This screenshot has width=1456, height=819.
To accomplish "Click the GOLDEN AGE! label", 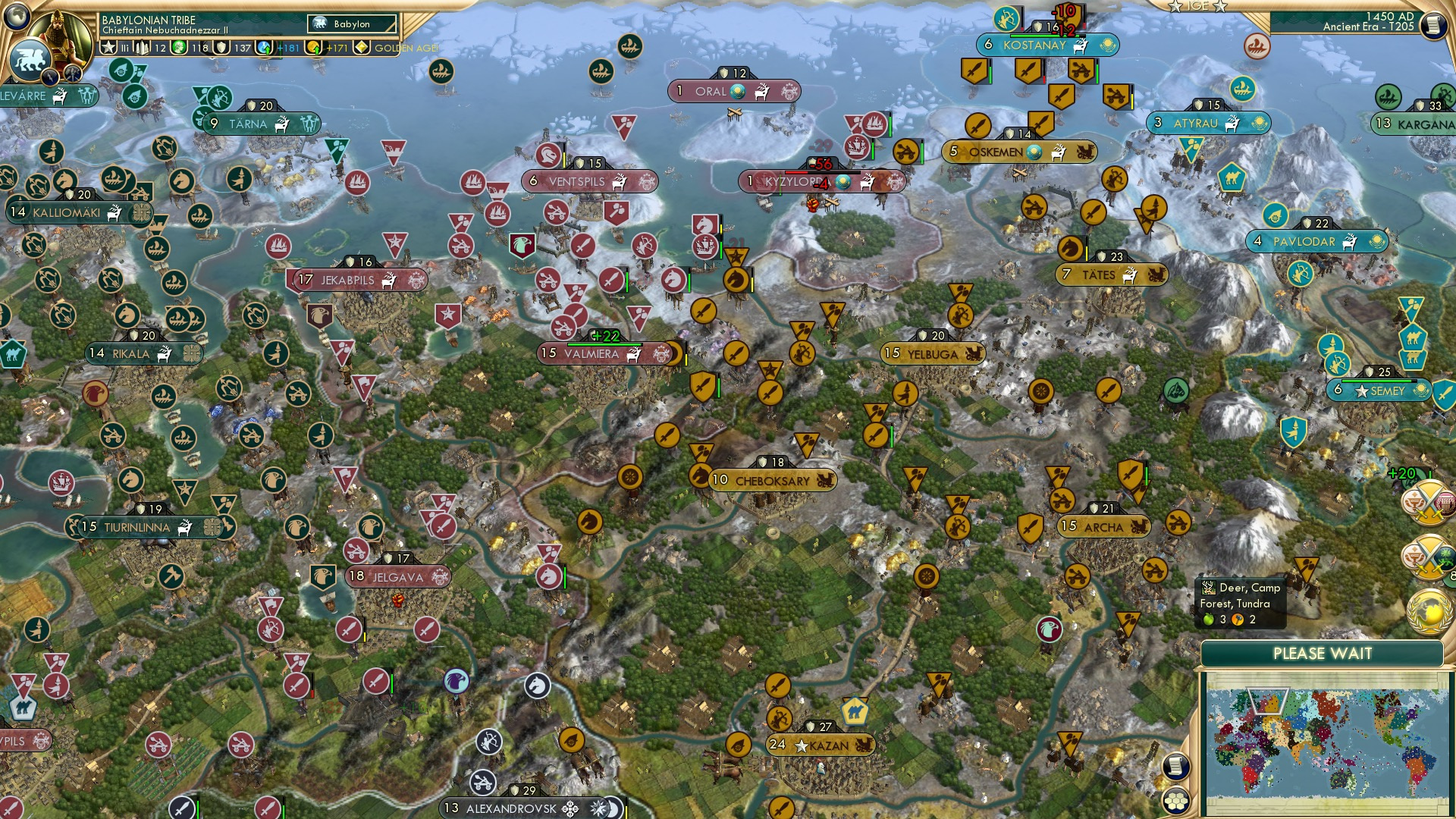I will click(x=406, y=49).
